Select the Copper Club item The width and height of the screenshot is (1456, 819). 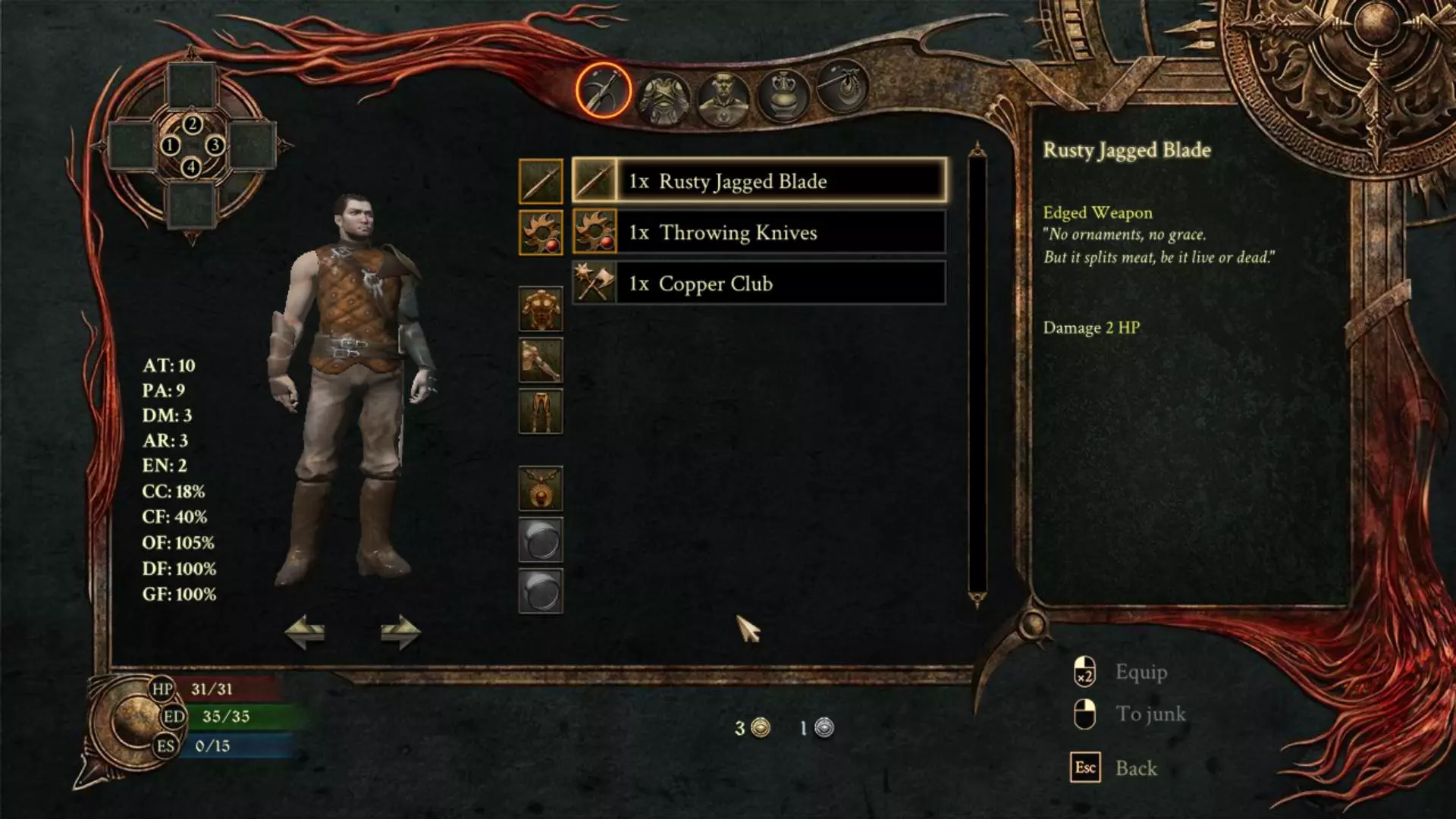point(758,284)
